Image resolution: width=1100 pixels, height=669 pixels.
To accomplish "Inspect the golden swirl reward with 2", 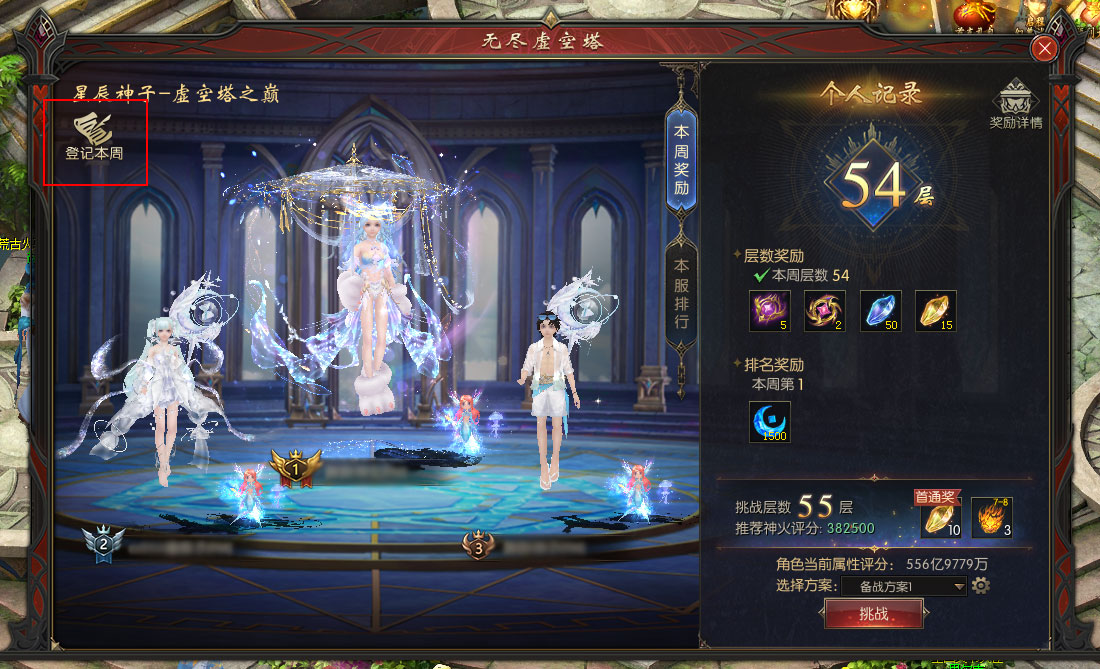I will tap(825, 311).
